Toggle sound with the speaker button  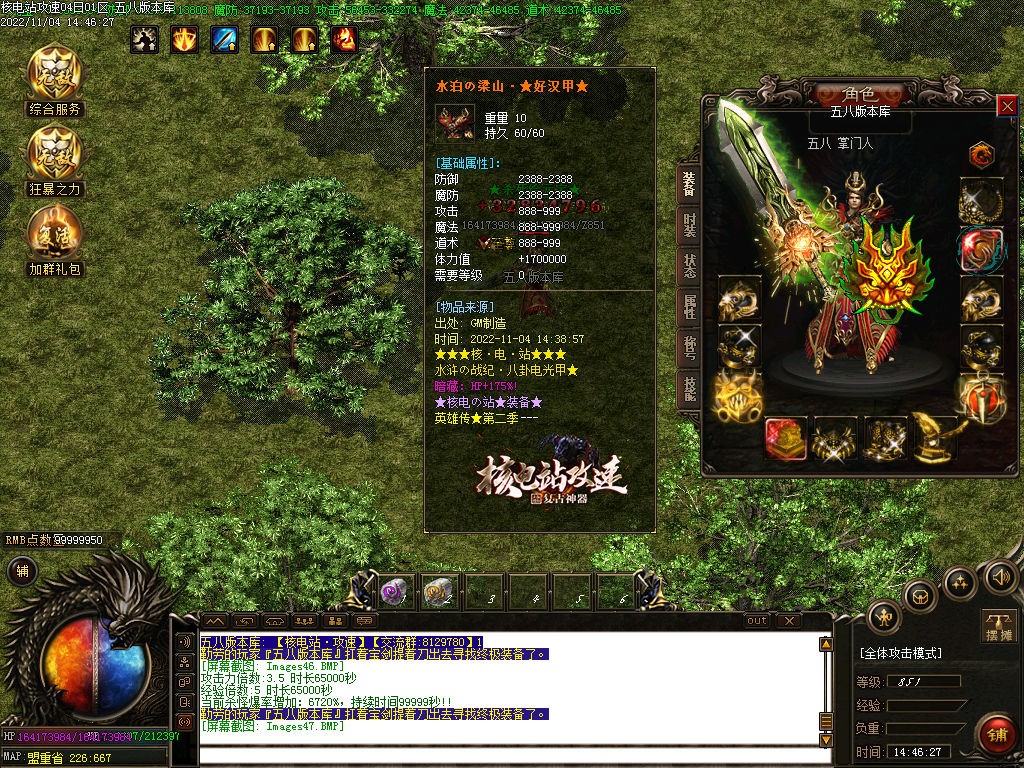click(1001, 577)
